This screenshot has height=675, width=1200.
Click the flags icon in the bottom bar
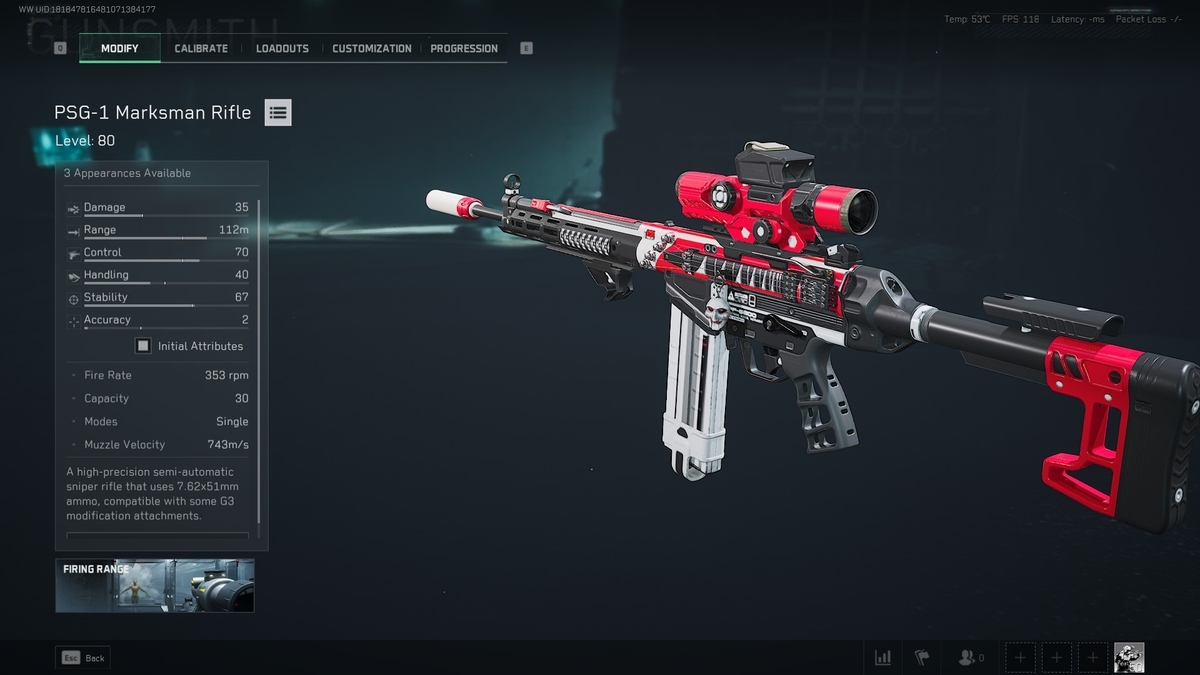[x=922, y=657]
